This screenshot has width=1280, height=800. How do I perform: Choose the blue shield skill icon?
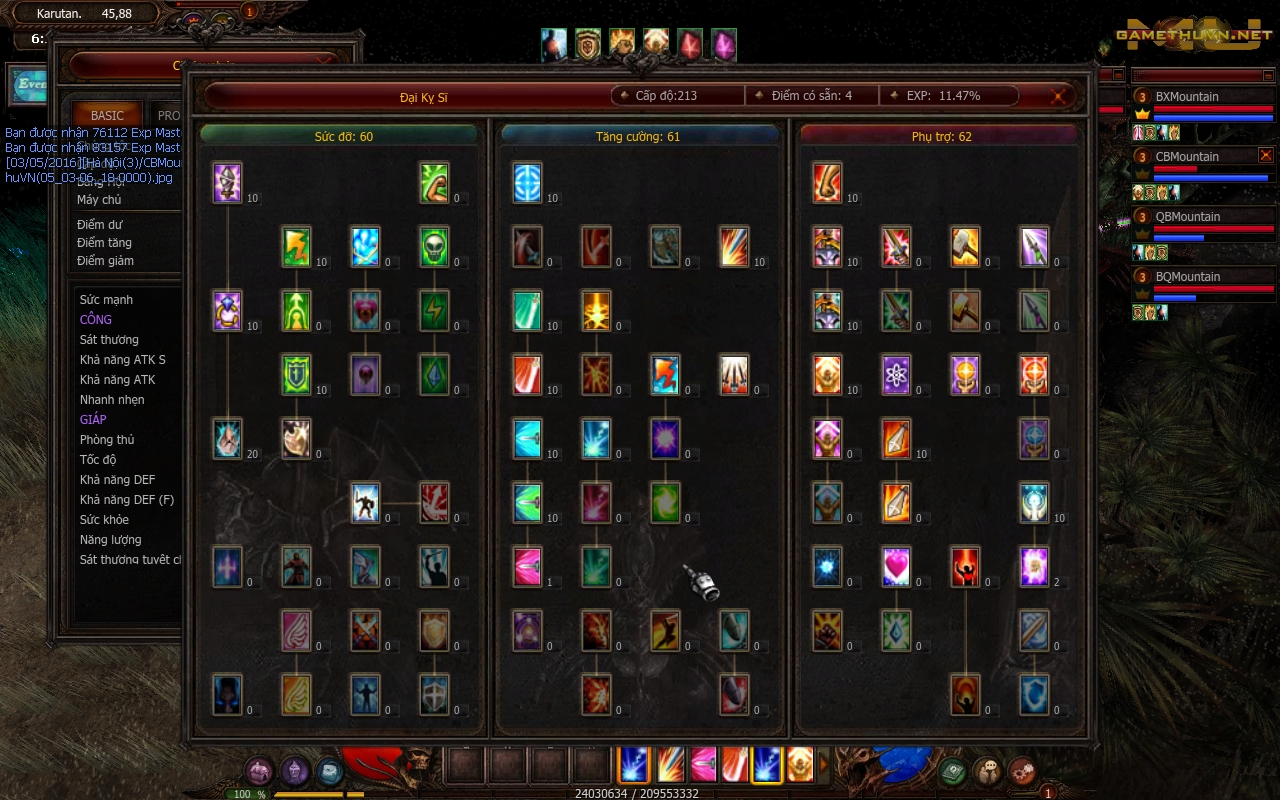click(1034, 694)
